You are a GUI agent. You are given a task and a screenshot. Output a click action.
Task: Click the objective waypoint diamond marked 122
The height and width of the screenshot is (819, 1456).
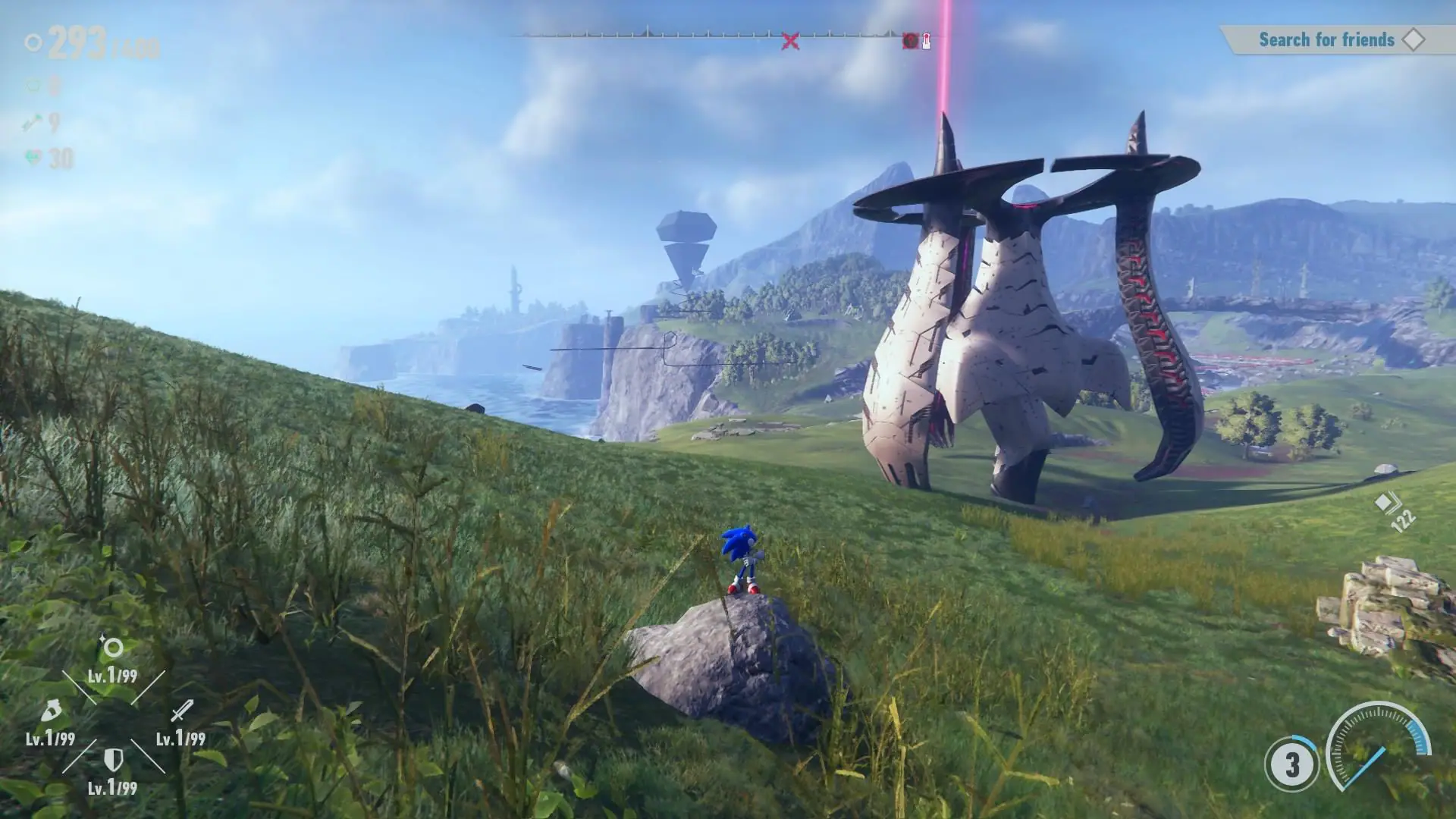[x=1385, y=503]
